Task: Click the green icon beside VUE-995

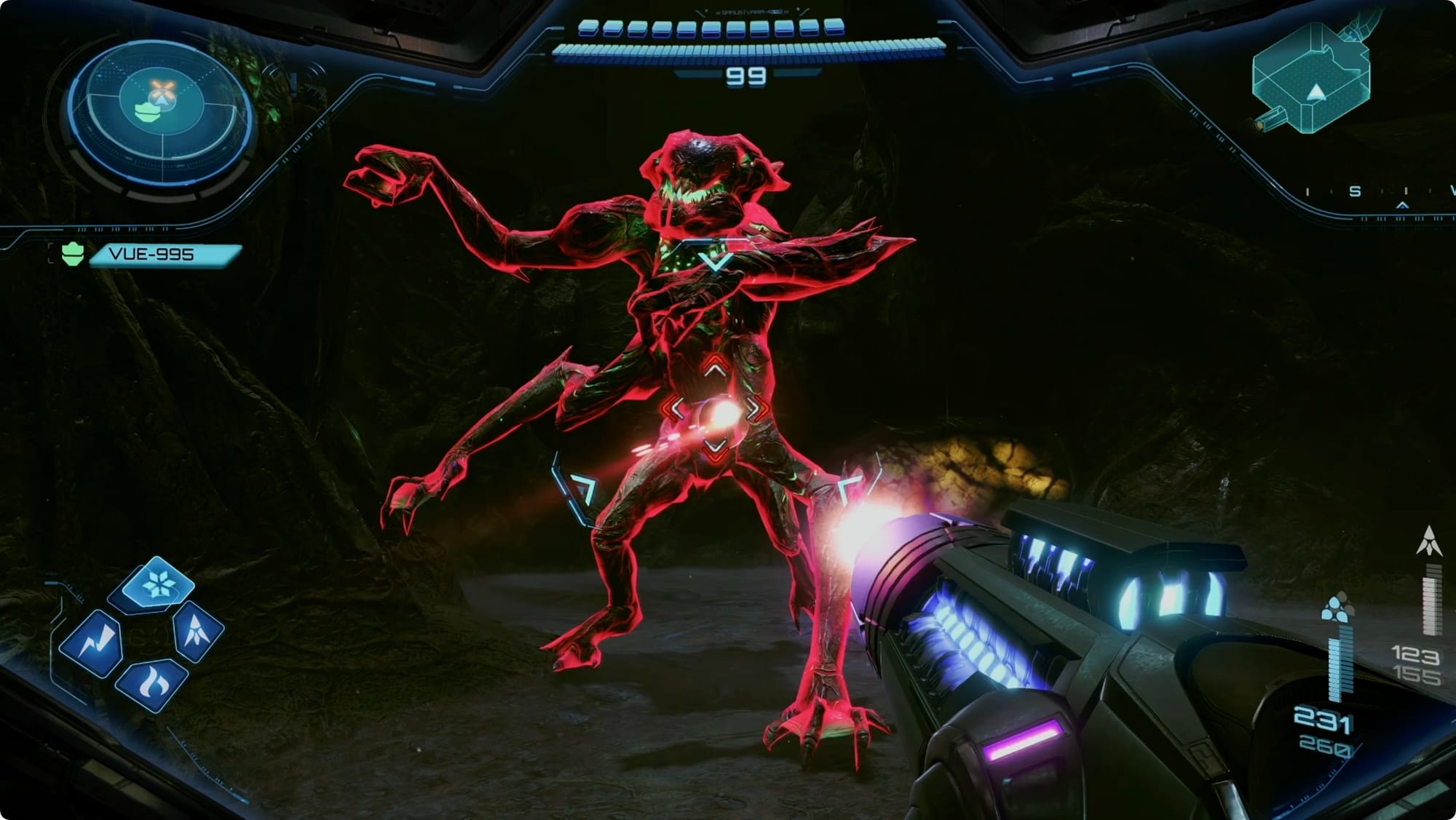Action: [73, 255]
